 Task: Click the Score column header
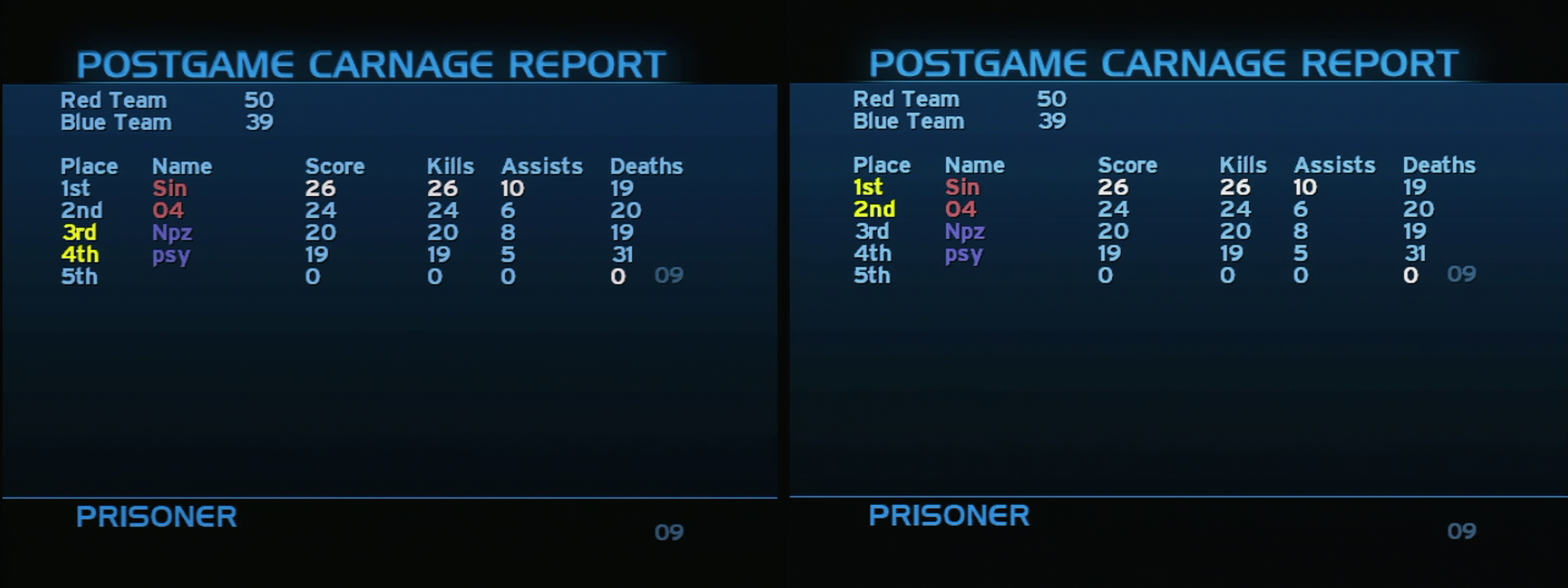click(335, 166)
